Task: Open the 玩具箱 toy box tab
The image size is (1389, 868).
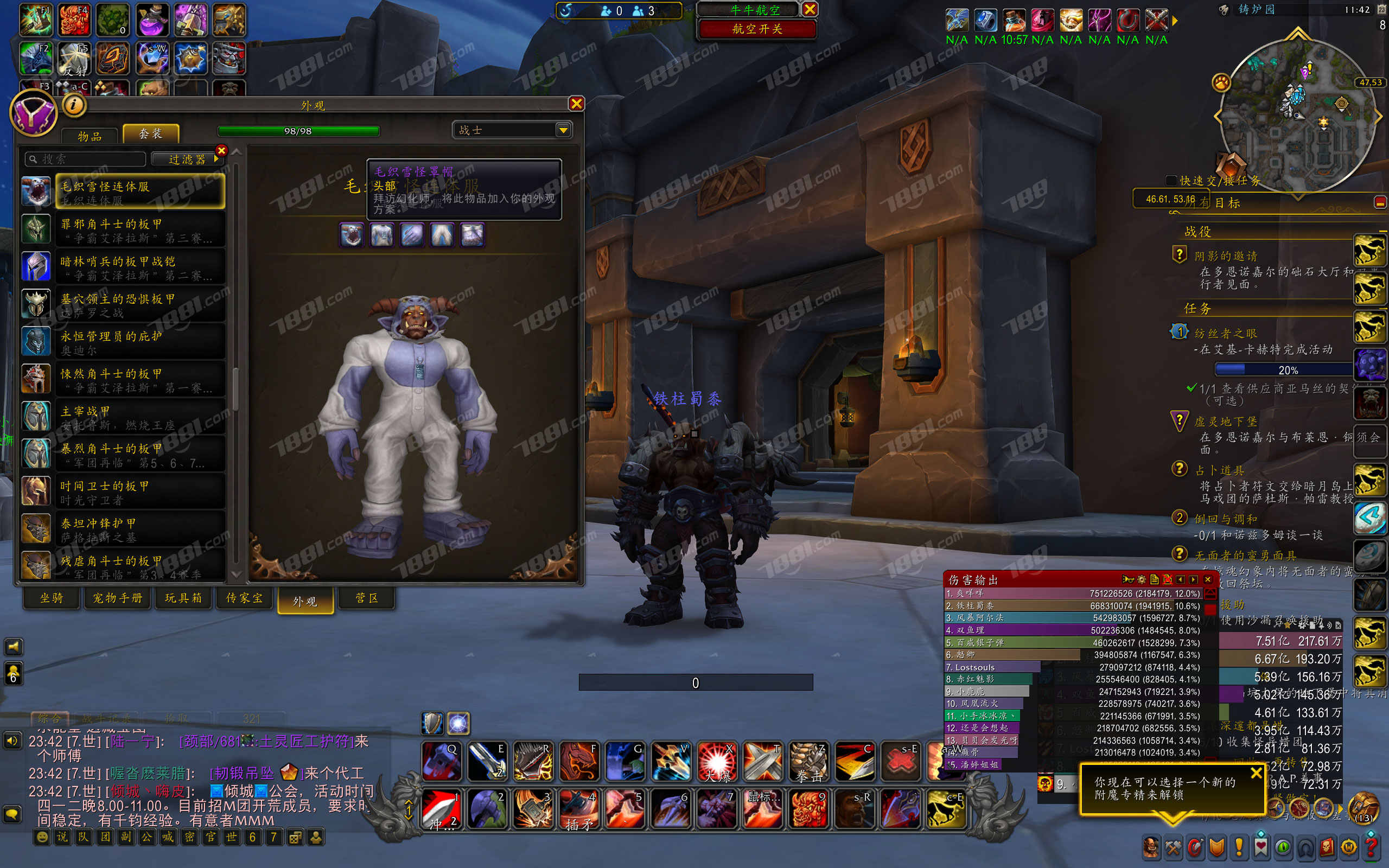Action: click(183, 598)
